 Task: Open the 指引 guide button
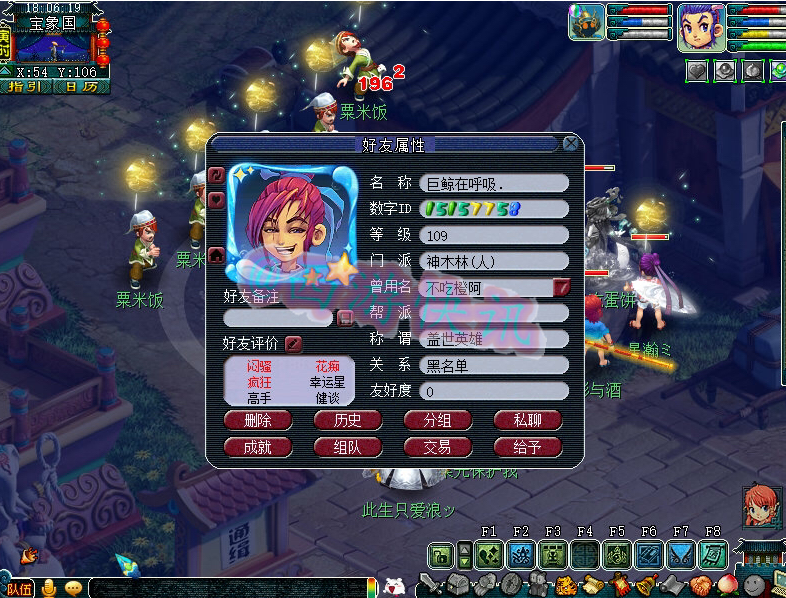click(26, 87)
